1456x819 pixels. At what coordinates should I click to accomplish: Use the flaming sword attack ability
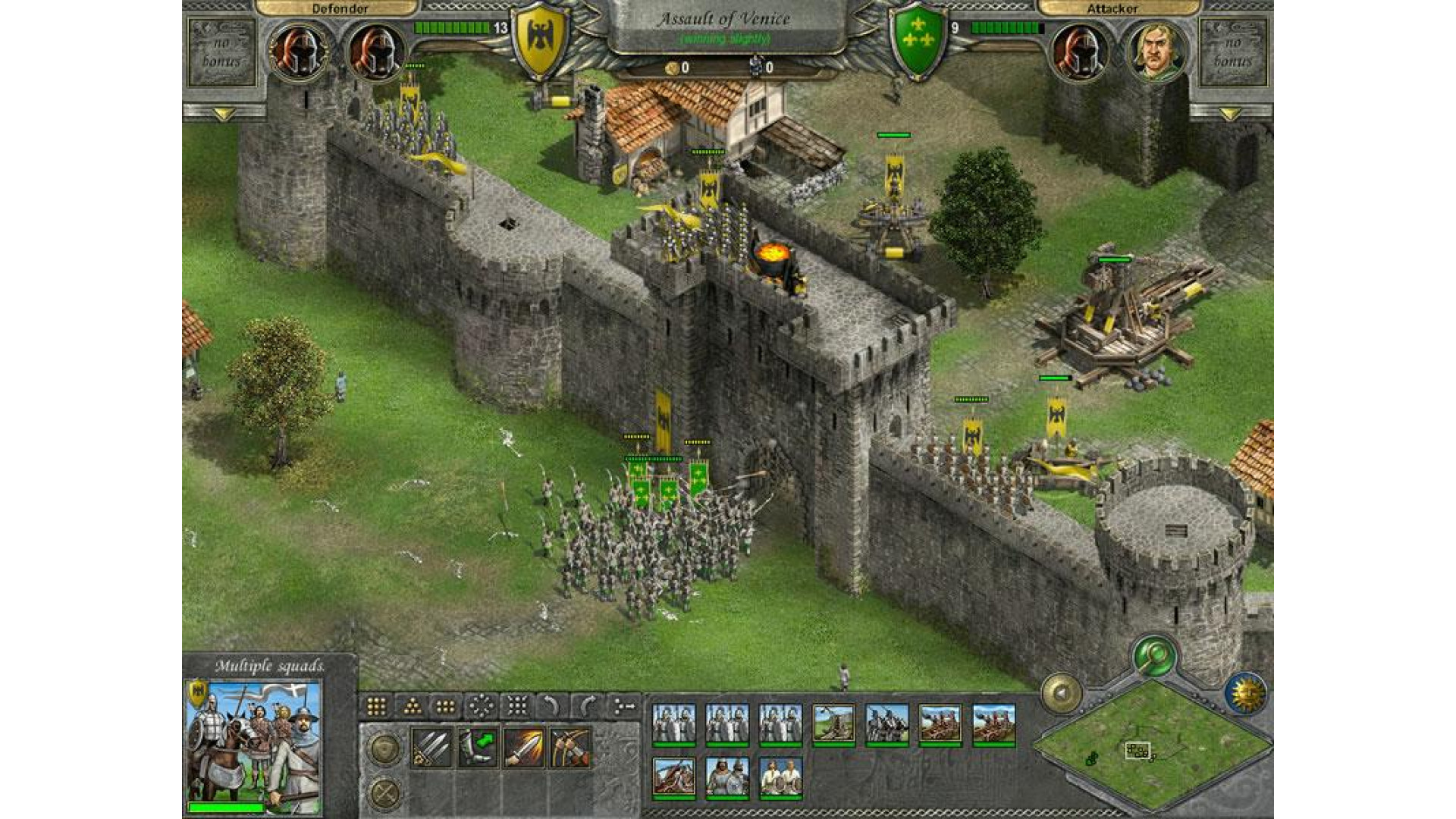click(x=523, y=748)
